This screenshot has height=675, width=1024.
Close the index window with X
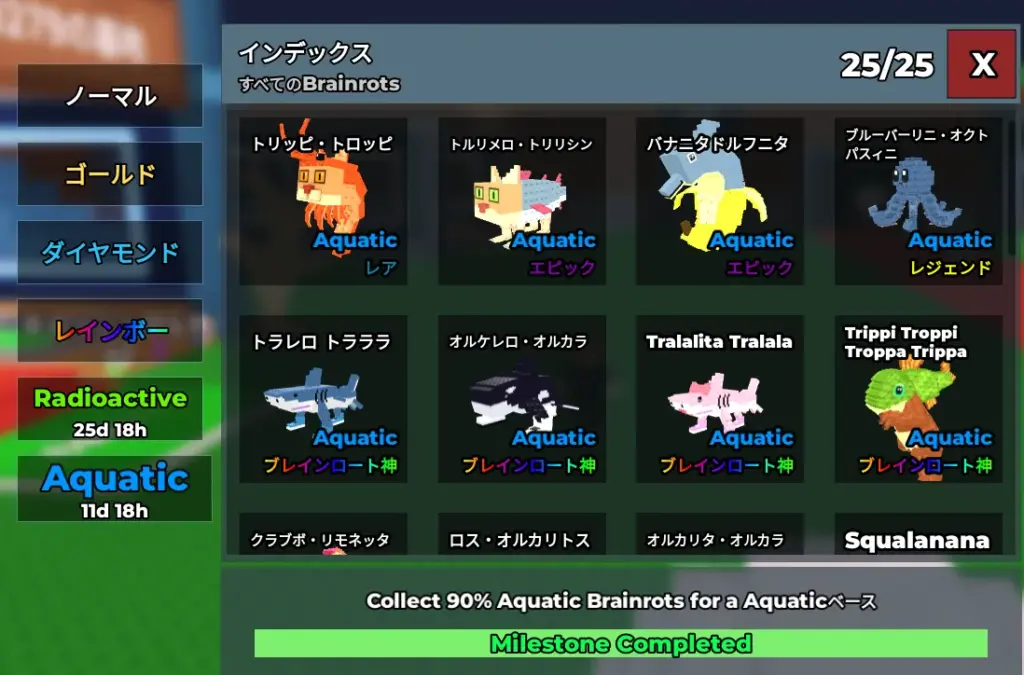(983, 64)
